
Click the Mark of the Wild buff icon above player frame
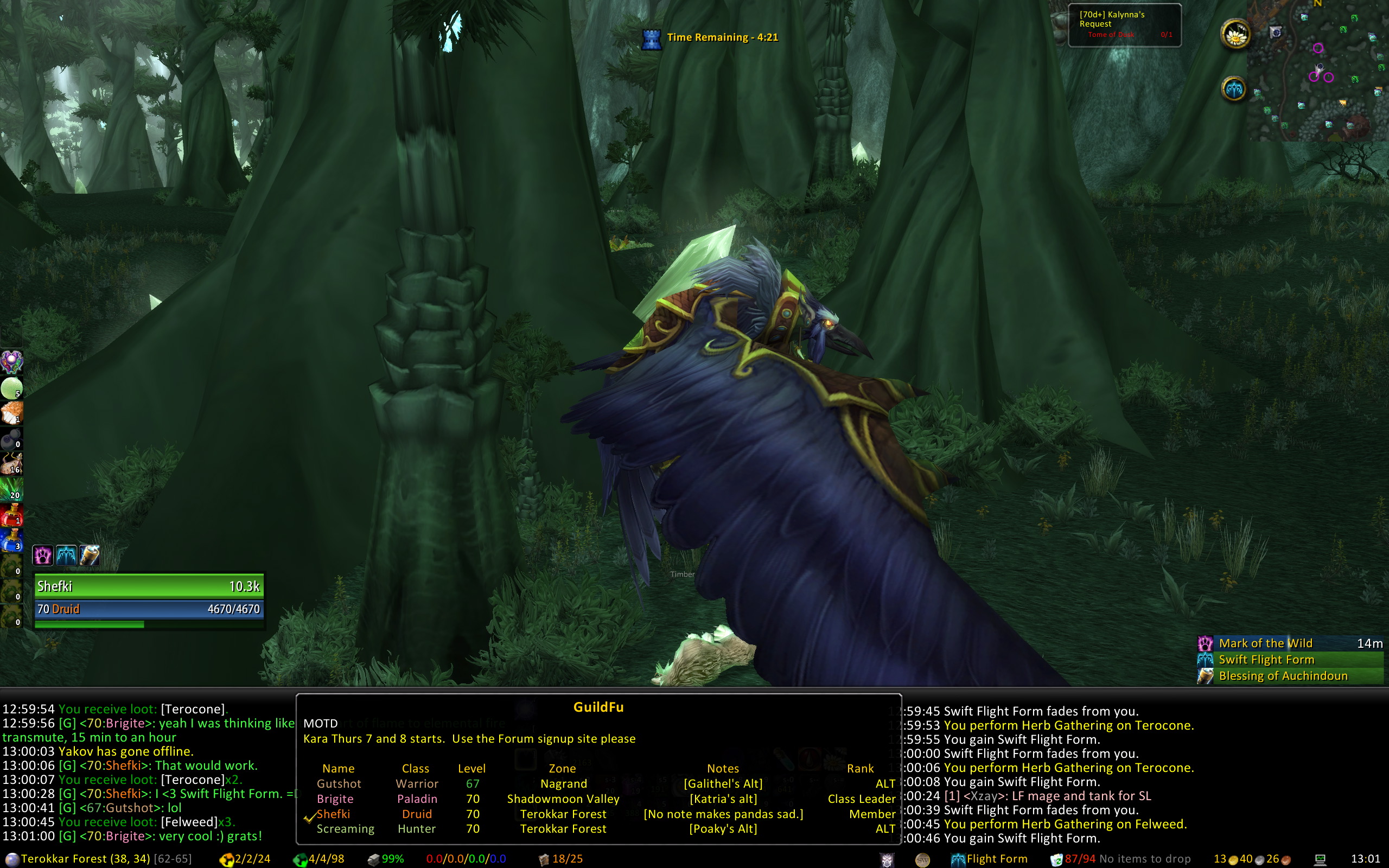pyautogui.click(x=43, y=555)
